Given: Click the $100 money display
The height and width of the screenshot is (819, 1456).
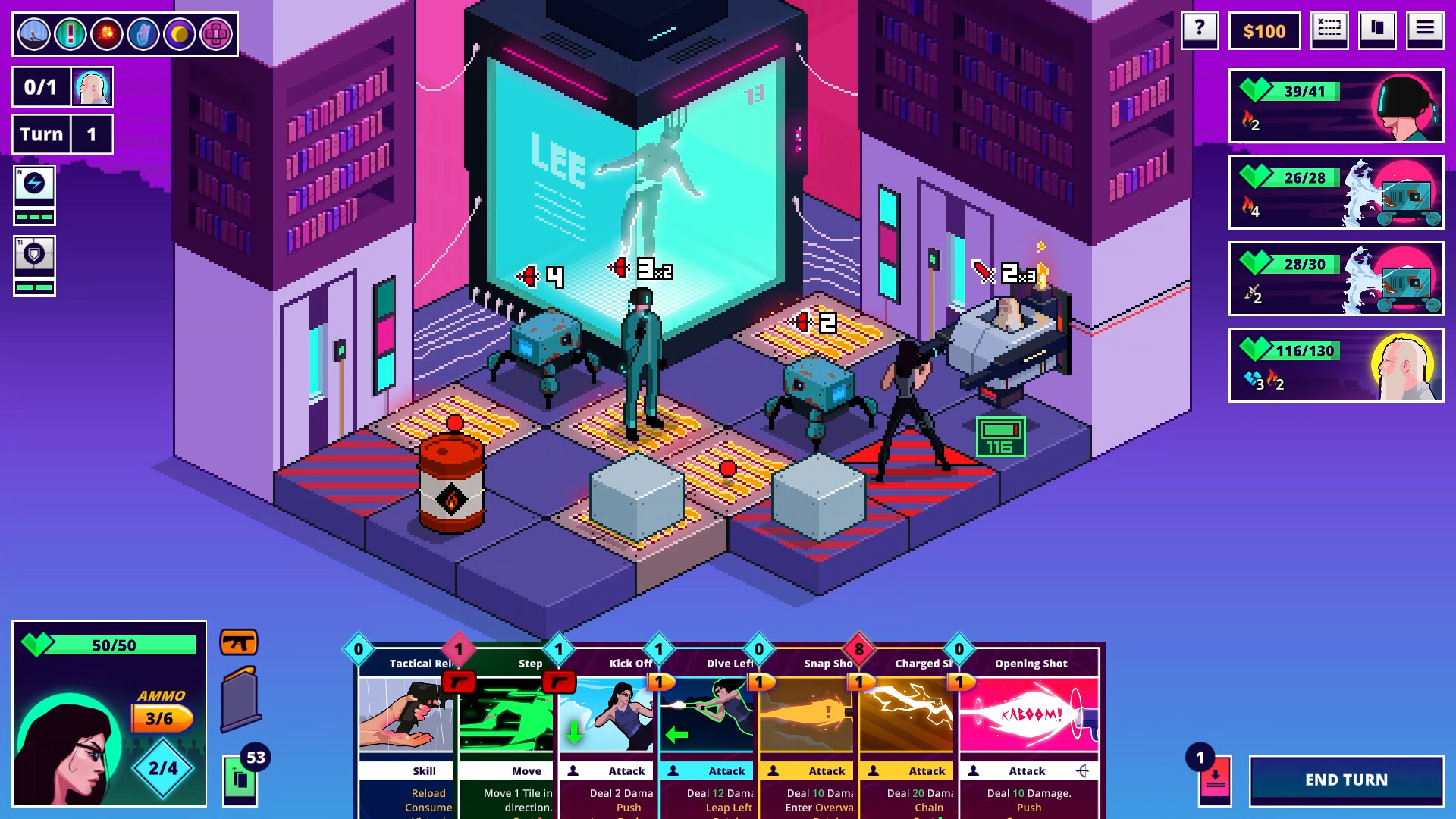Looking at the screenshot, I should [x=1263, y=31].
